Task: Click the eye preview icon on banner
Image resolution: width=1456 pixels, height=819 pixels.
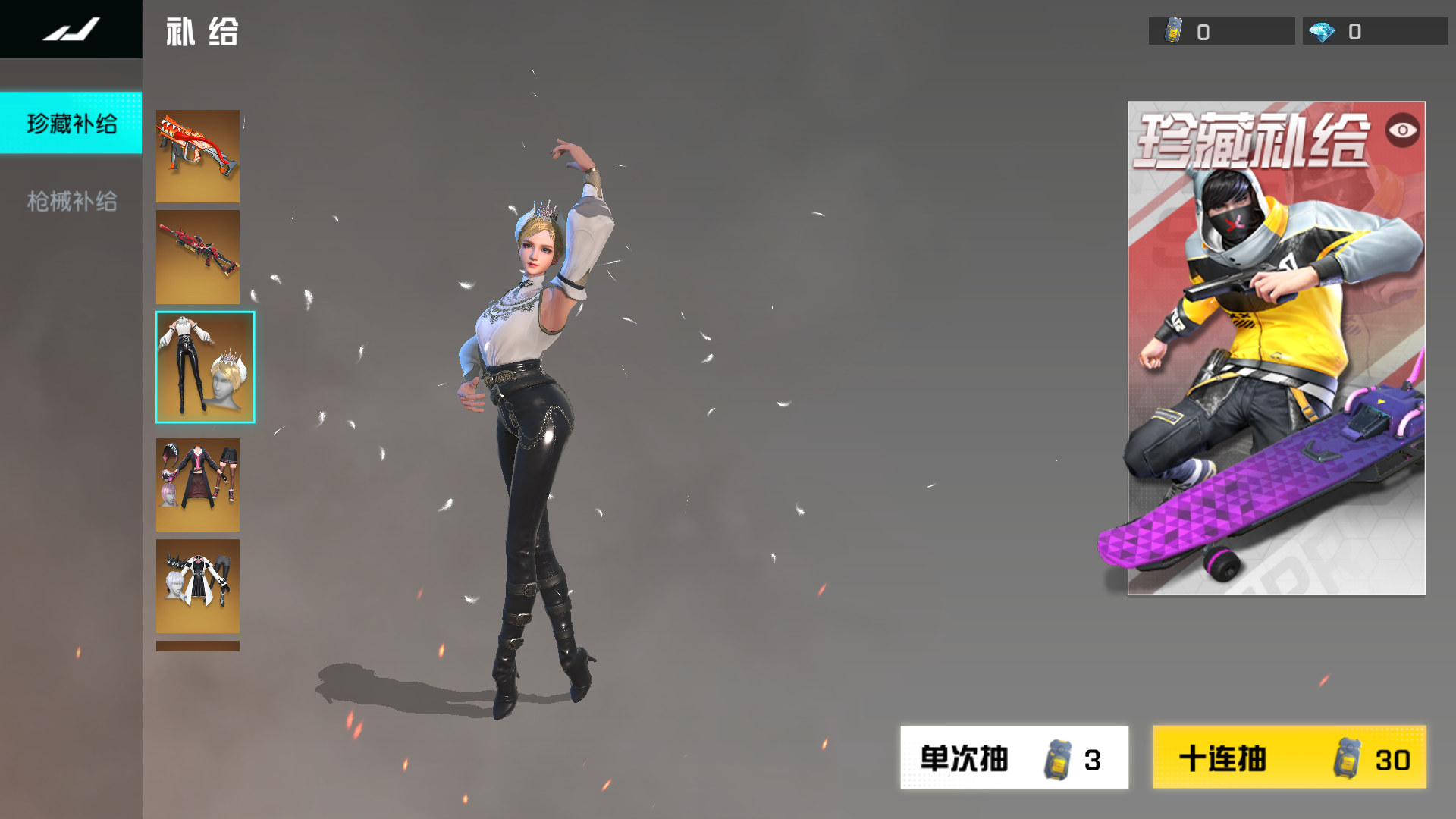Action: click(x=1402, y=130)
